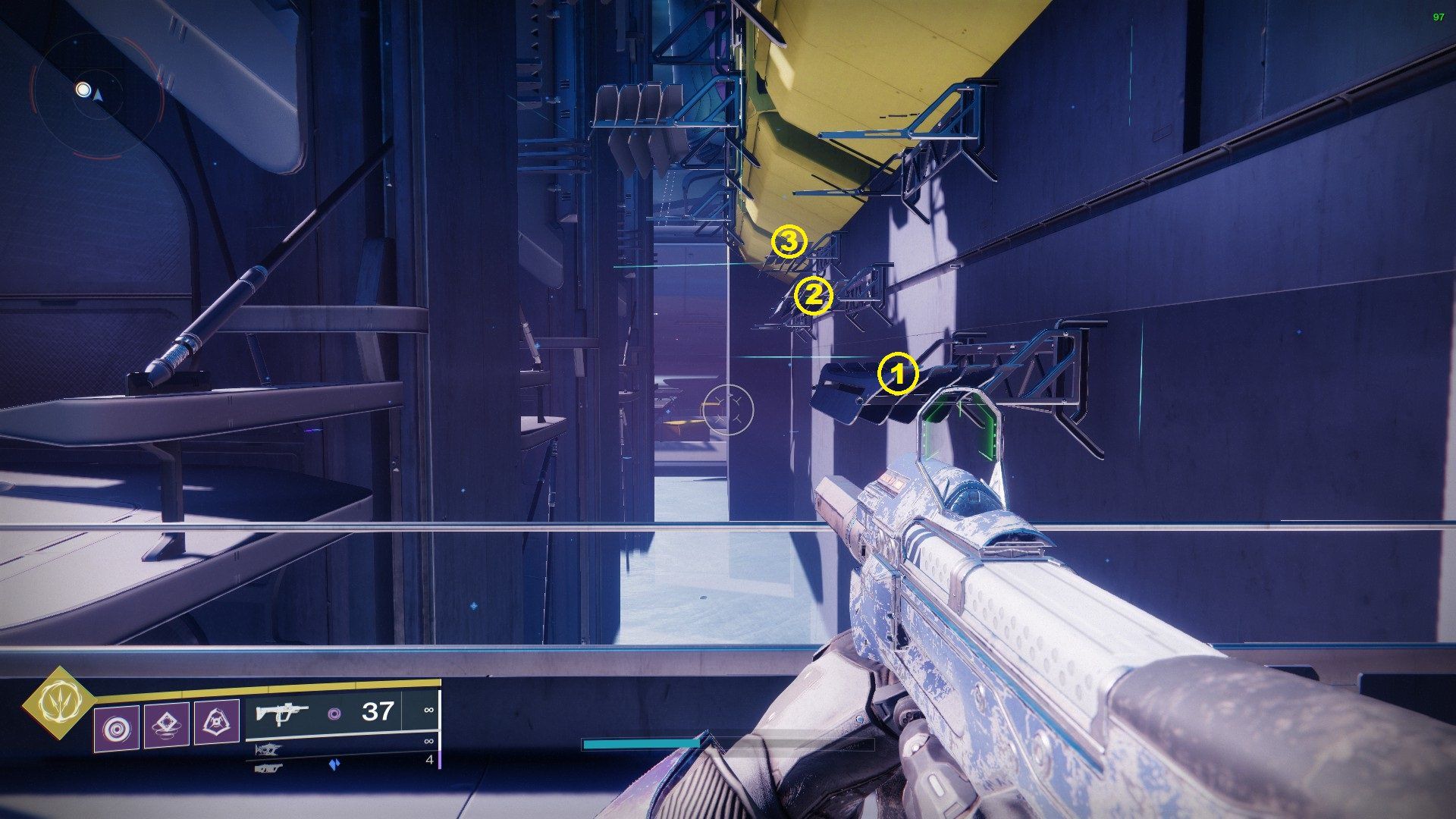Expand the special ammo infinity readout
This screenshot has height=819, width=1456.
[x=429, y=742]
